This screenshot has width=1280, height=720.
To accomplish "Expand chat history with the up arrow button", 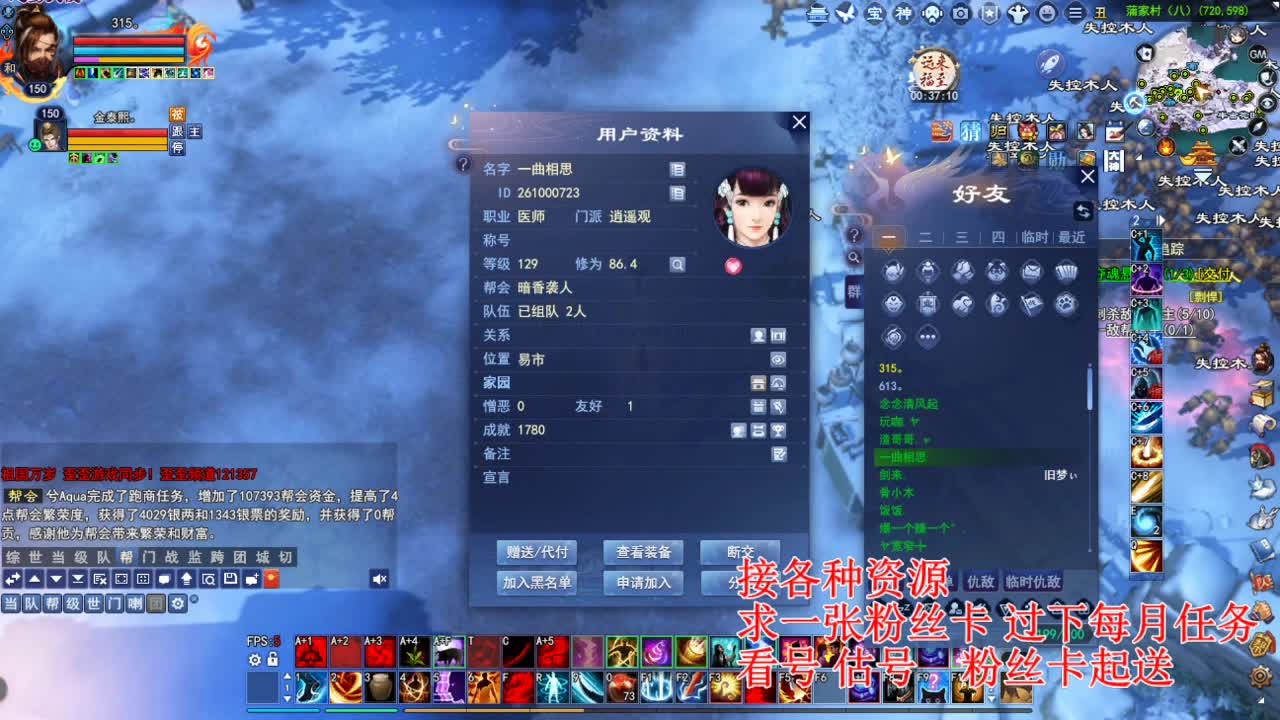I will tap(33, 579).
